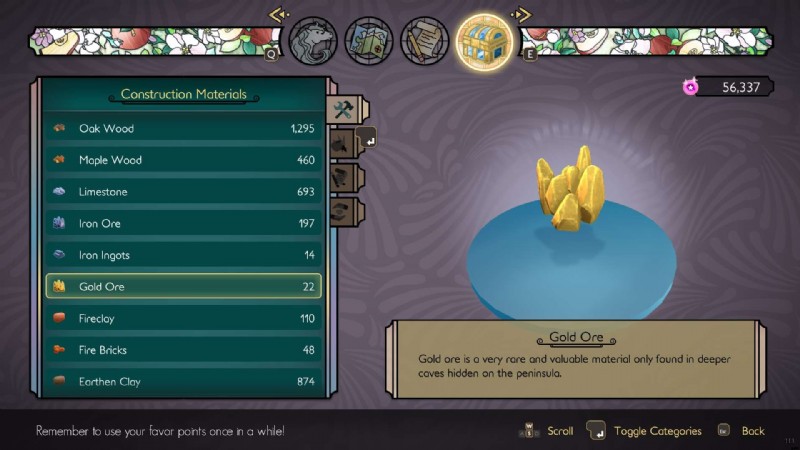
Task: Select Earthen Clay in the list
Action: pos(184,382)
